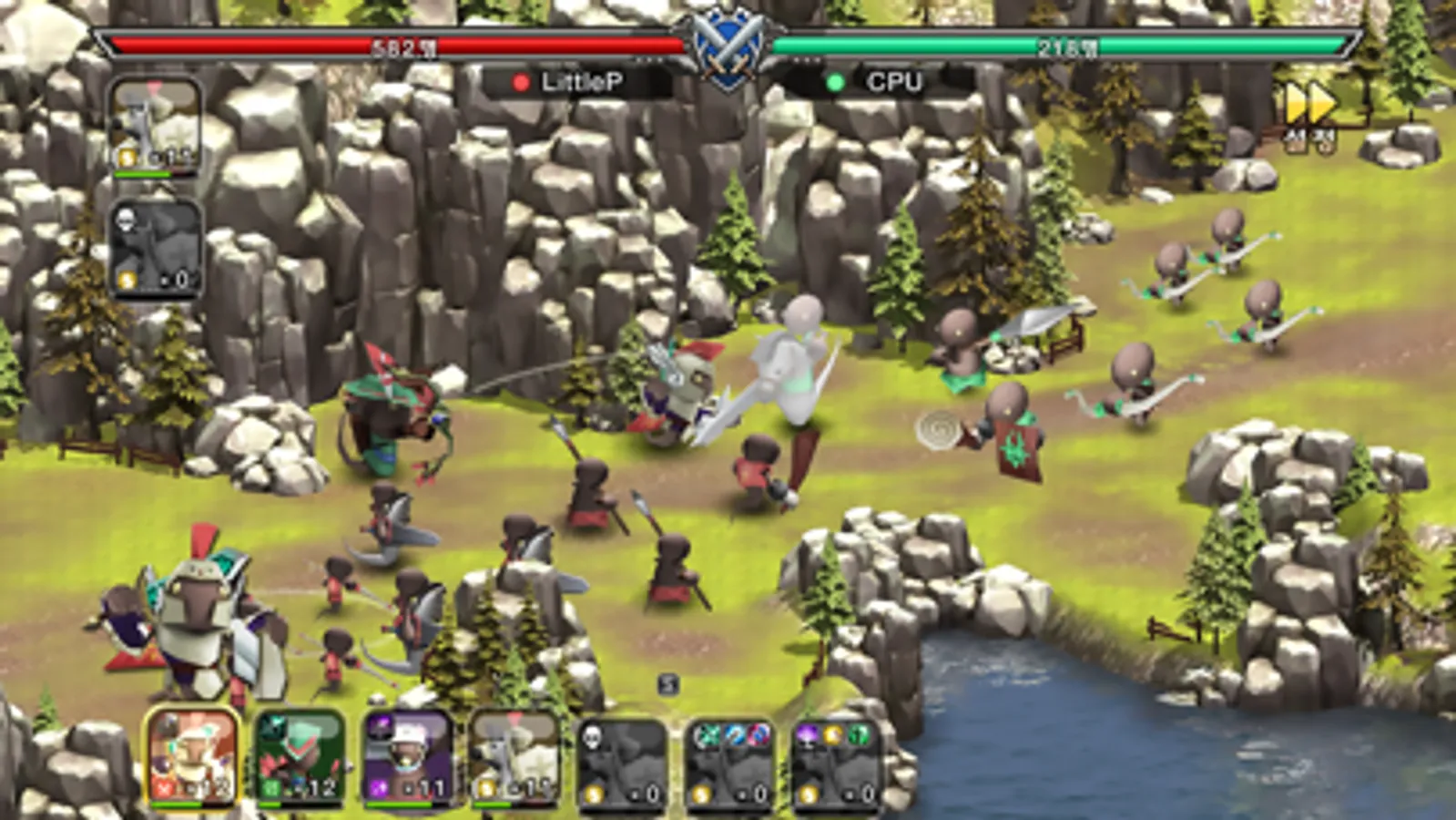Click the LittleP player name label
This screenshot has height=820, width=1456.
[x=583, y=82]
